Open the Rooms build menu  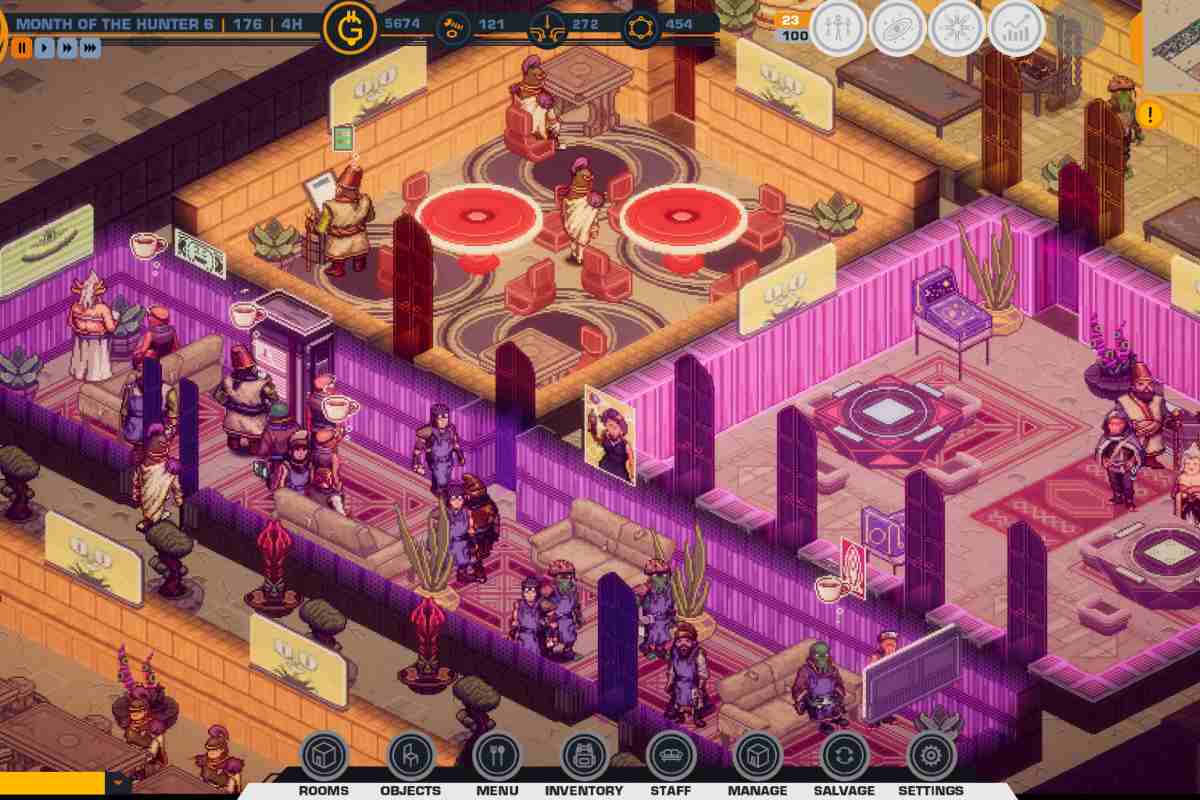tap(324, 757)
